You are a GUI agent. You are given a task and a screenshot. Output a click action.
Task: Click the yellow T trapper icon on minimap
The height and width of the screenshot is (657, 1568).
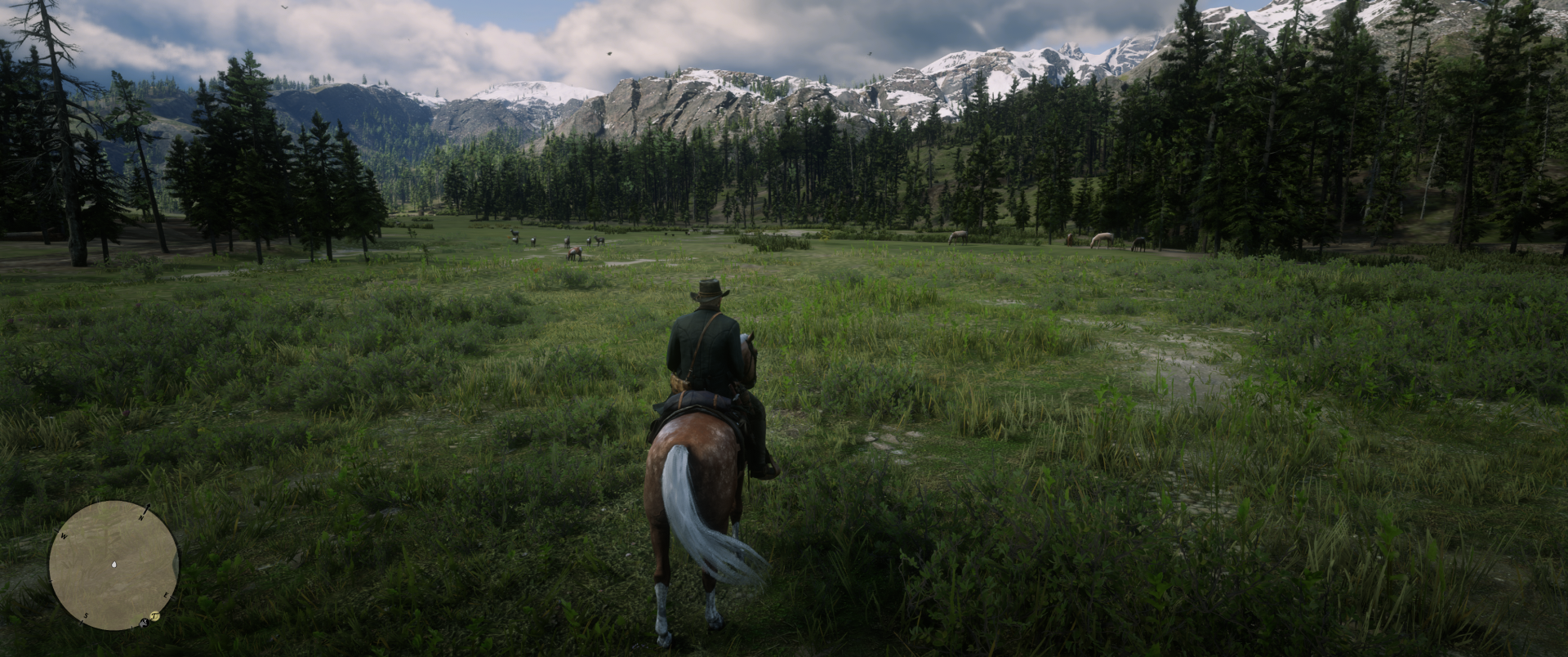[x=154, y=615]
